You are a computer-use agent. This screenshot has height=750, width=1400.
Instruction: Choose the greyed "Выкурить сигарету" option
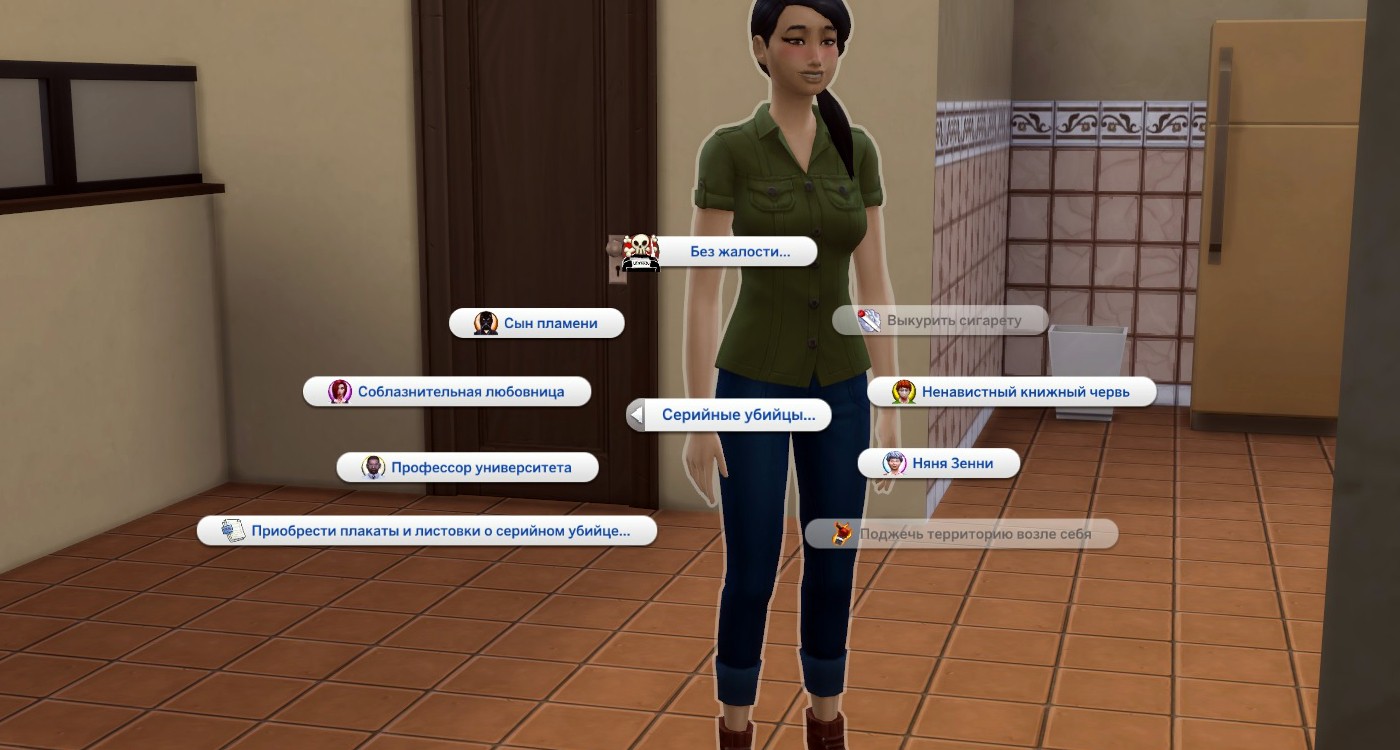click(x=953, y=321)
